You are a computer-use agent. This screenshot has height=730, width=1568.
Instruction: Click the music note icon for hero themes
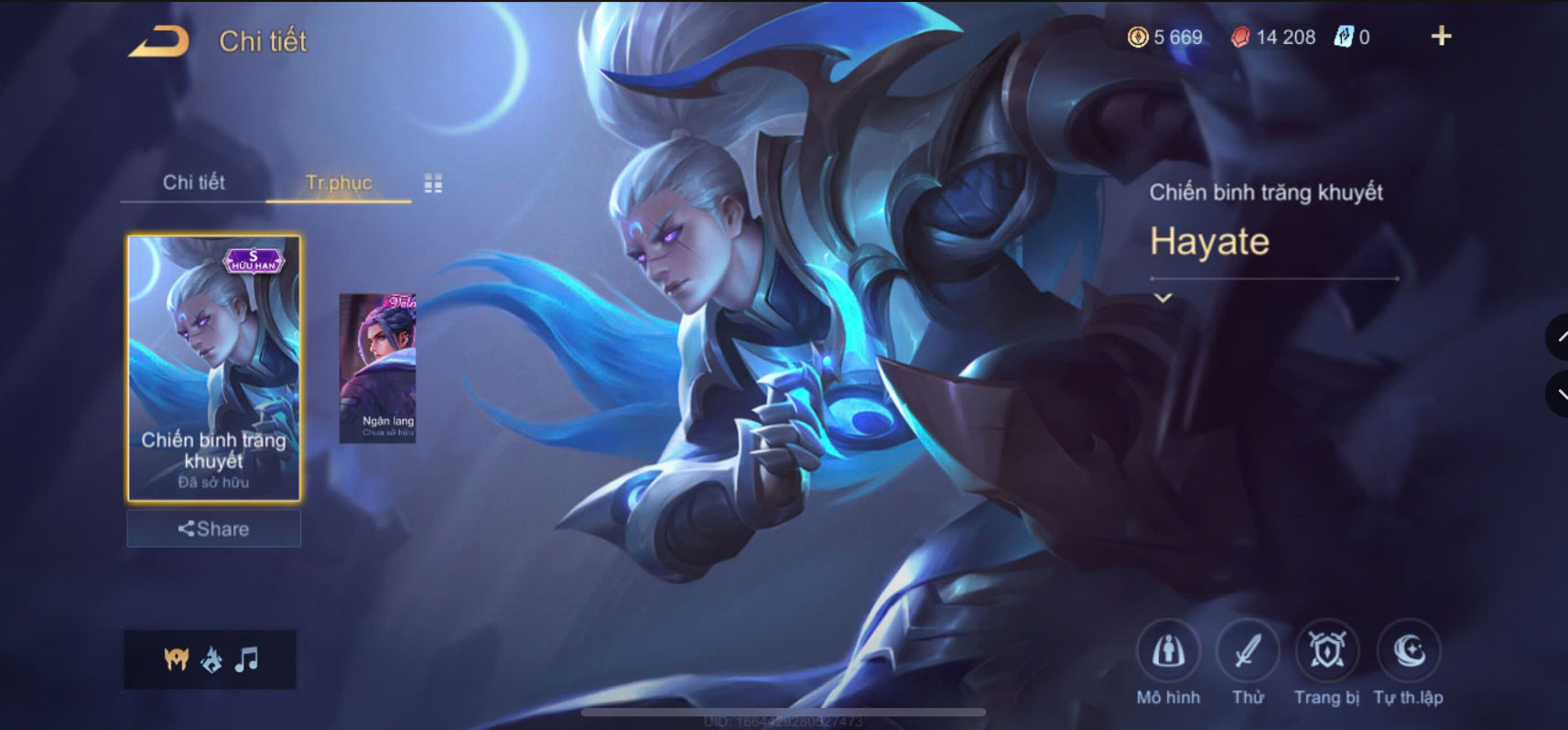tap(245, 659)
